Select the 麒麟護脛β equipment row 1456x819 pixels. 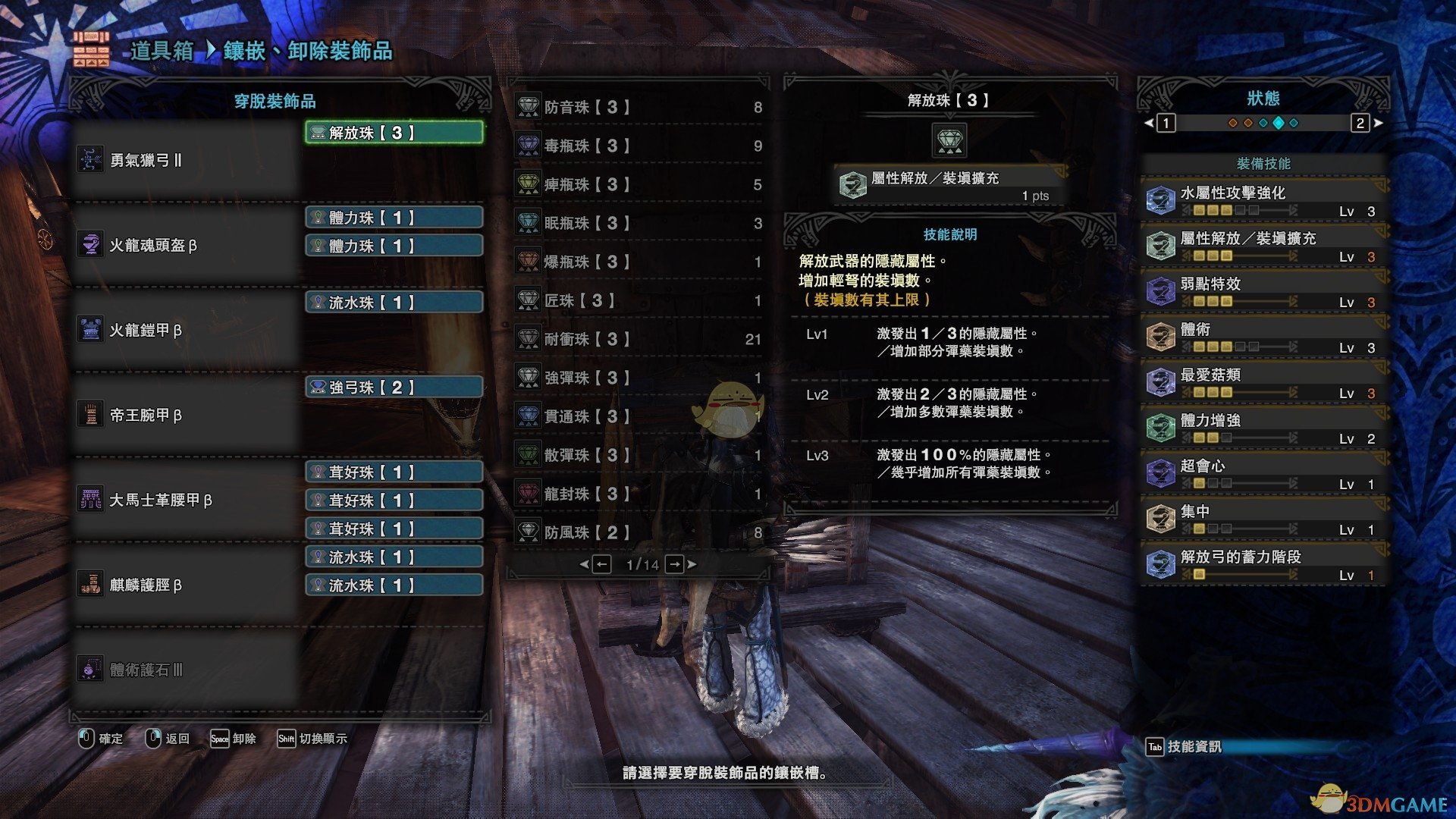coord(186,585)
